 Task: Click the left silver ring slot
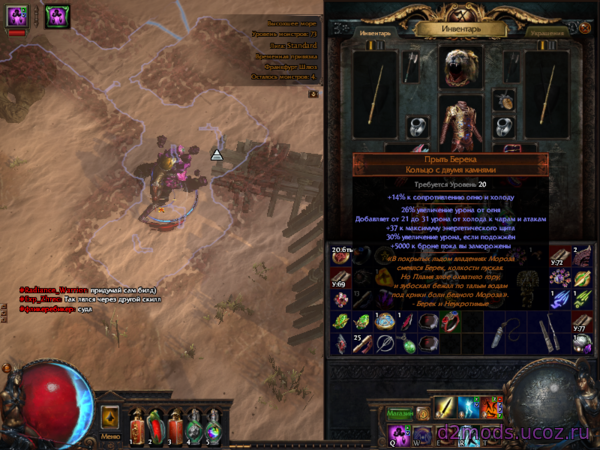pos(420,128)
